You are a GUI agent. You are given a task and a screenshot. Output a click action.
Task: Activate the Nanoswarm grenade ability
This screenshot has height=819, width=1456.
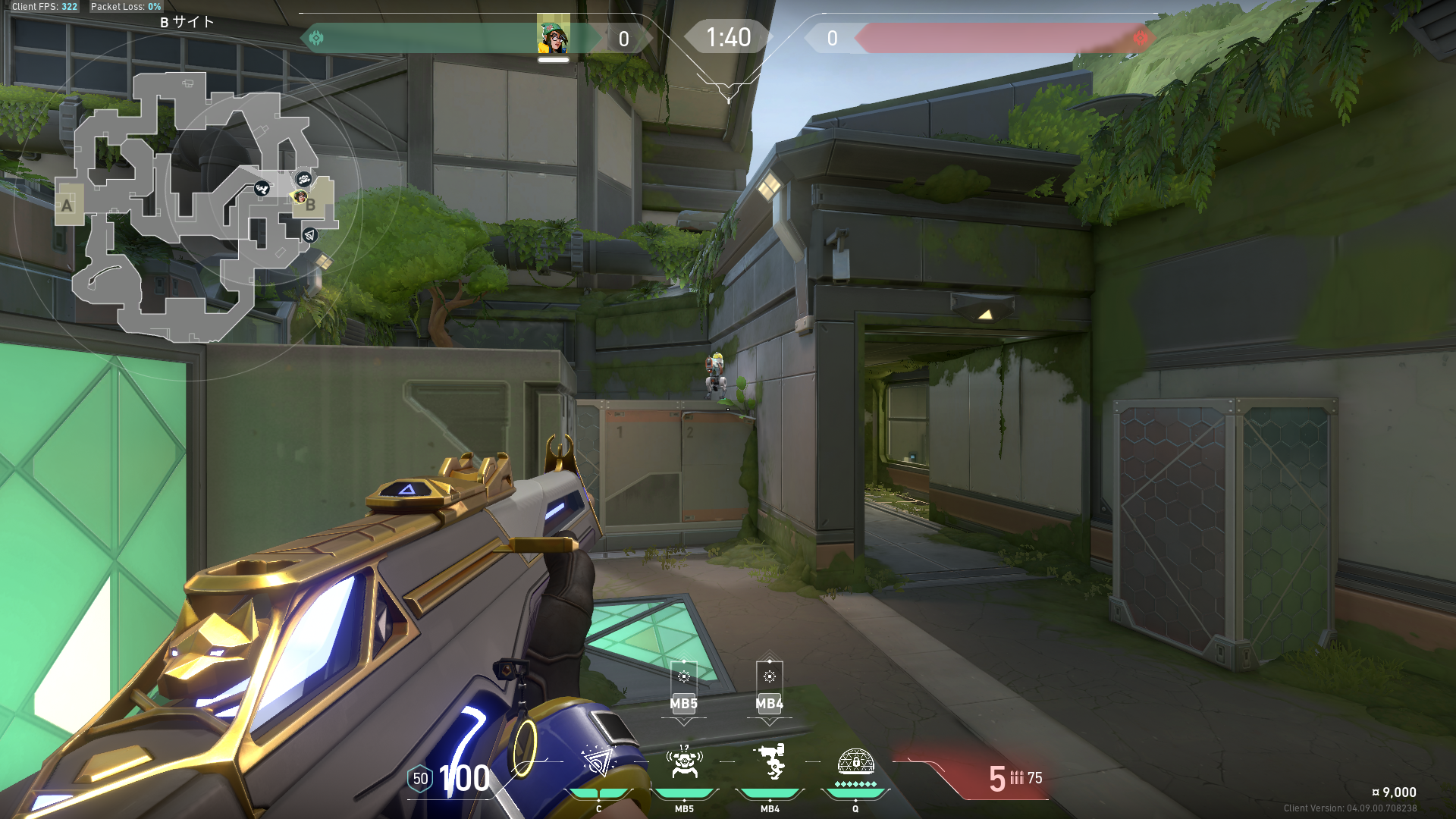598,762
